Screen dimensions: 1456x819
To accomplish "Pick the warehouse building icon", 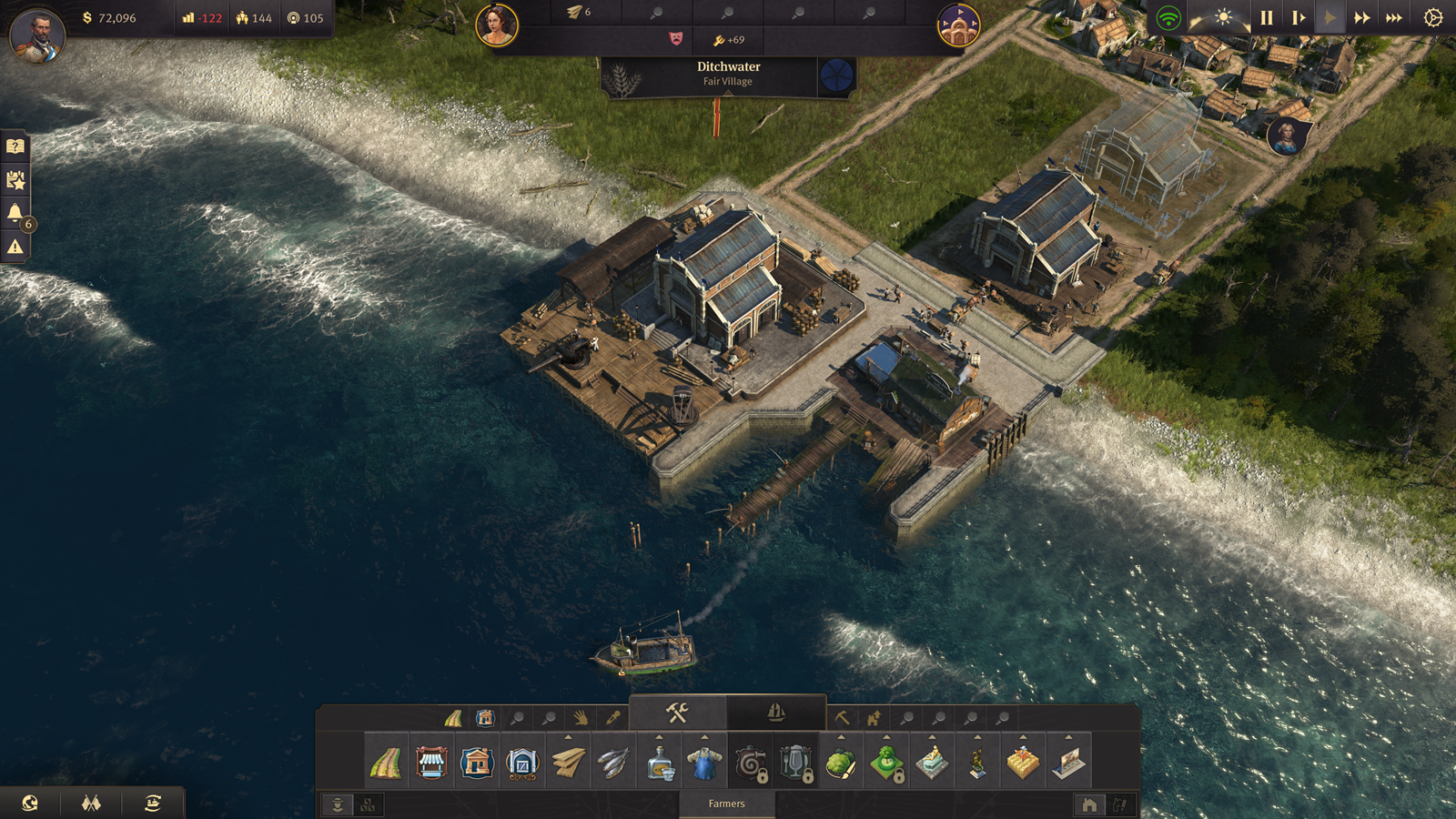I will 477,763.
